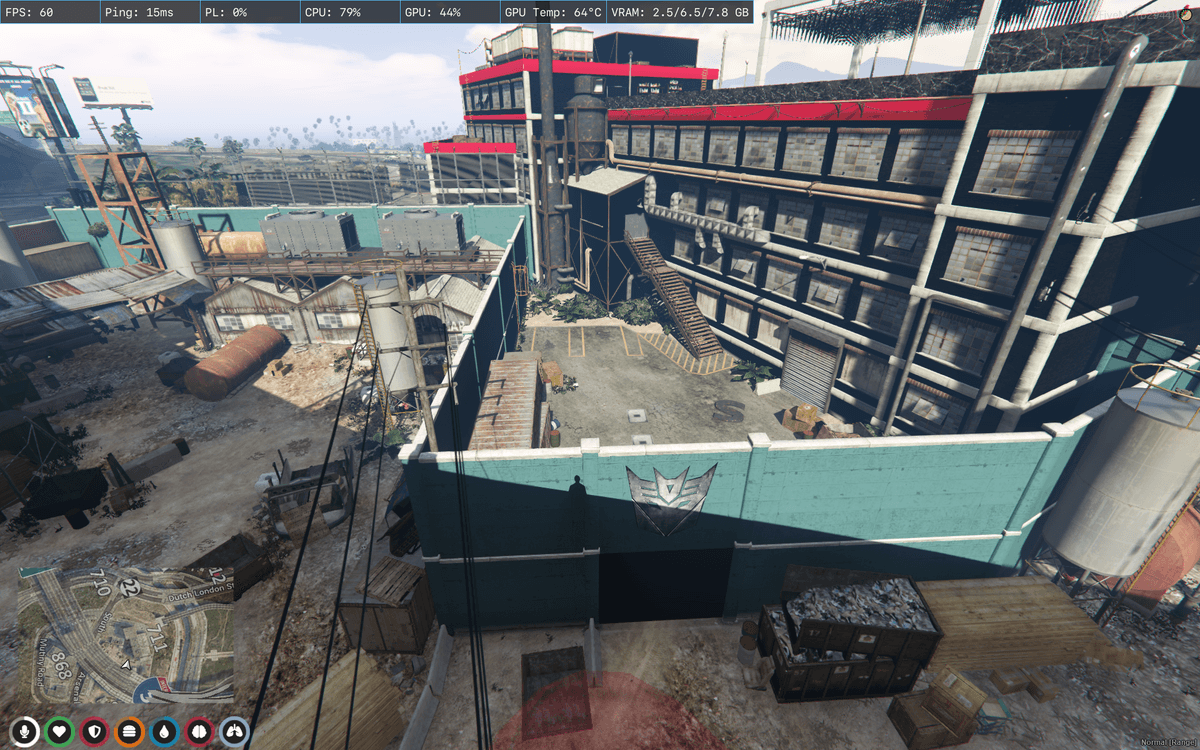Click the blue water drop thirst icon
The image size is (1200, 750).
point(164,732)
